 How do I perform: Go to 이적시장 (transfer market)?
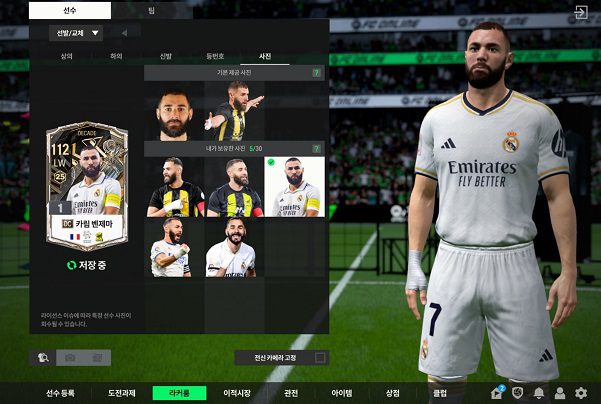[x=236, y=393]
